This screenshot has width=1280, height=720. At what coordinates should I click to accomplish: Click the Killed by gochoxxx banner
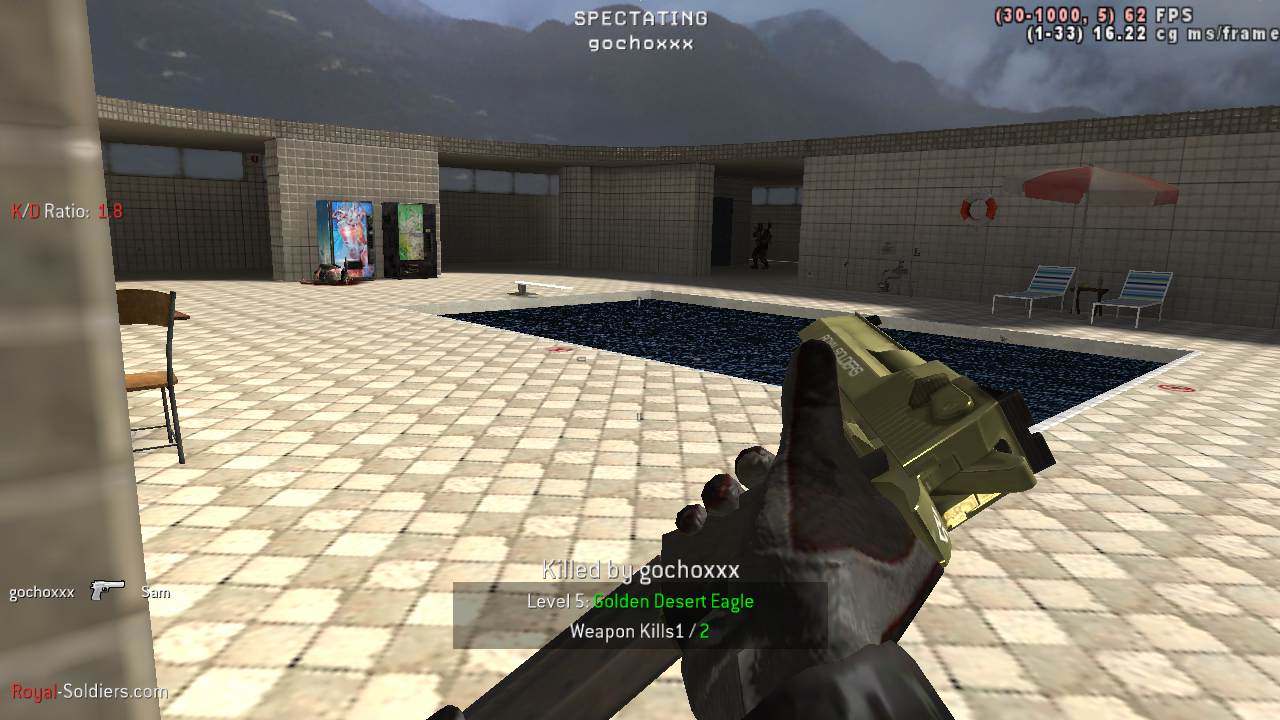641,571
